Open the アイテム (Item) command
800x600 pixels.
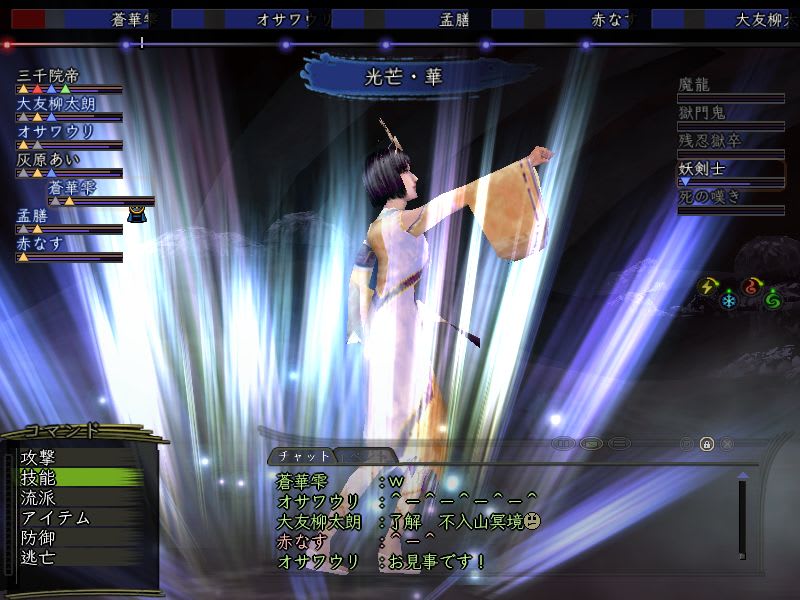click(55, 518)
